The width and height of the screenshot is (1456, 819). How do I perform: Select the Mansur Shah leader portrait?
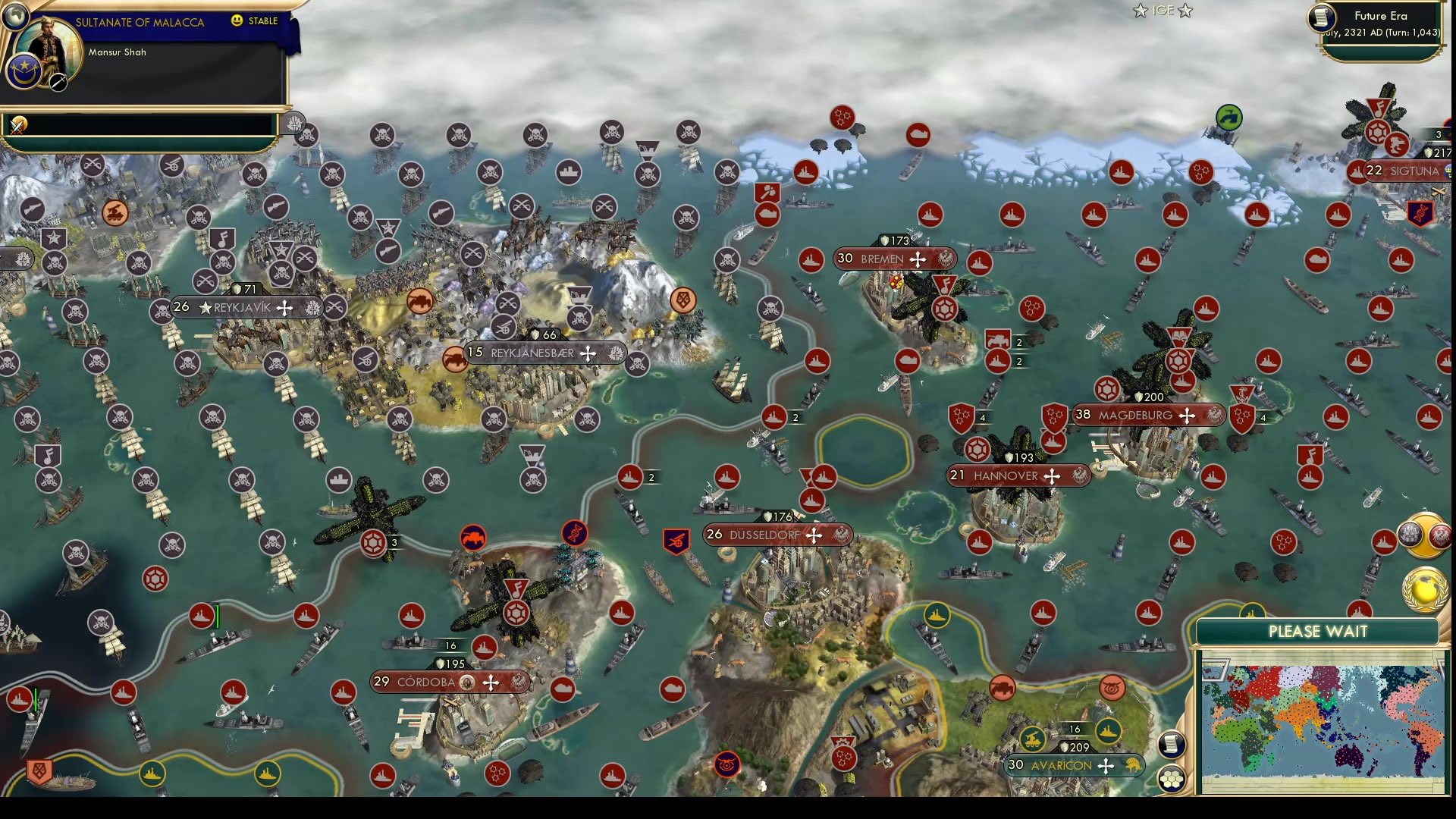(47, 47)
